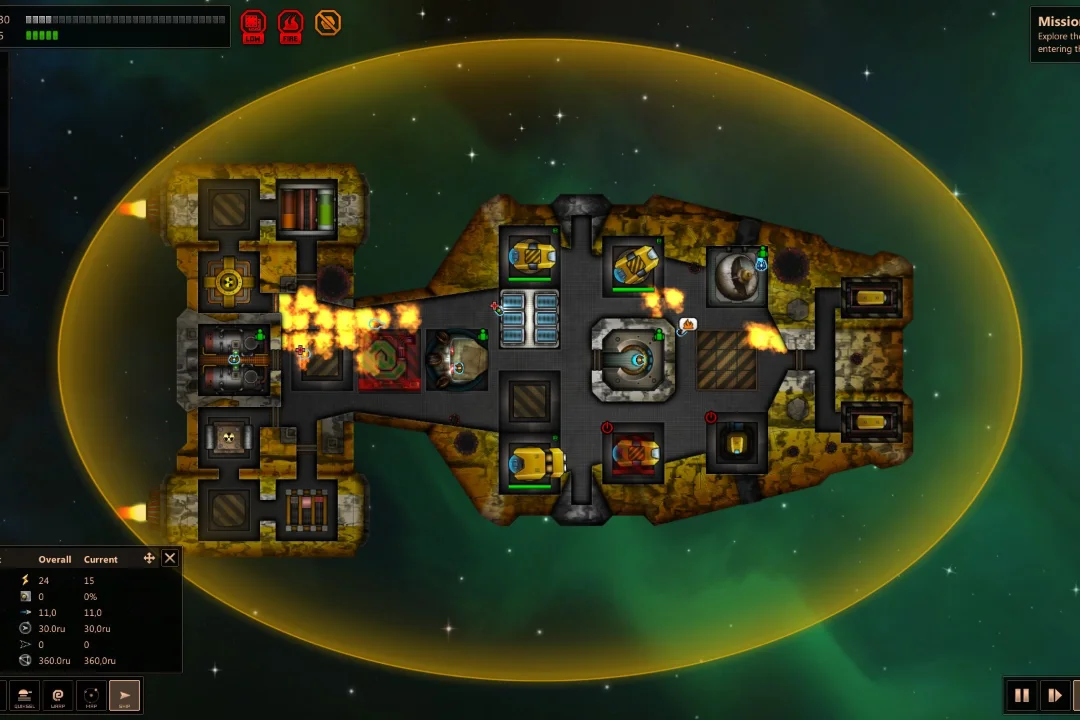This screenshot has width=1080, height=720.
Task: Select the highlighted Ship view button
Action: [124, 695]
